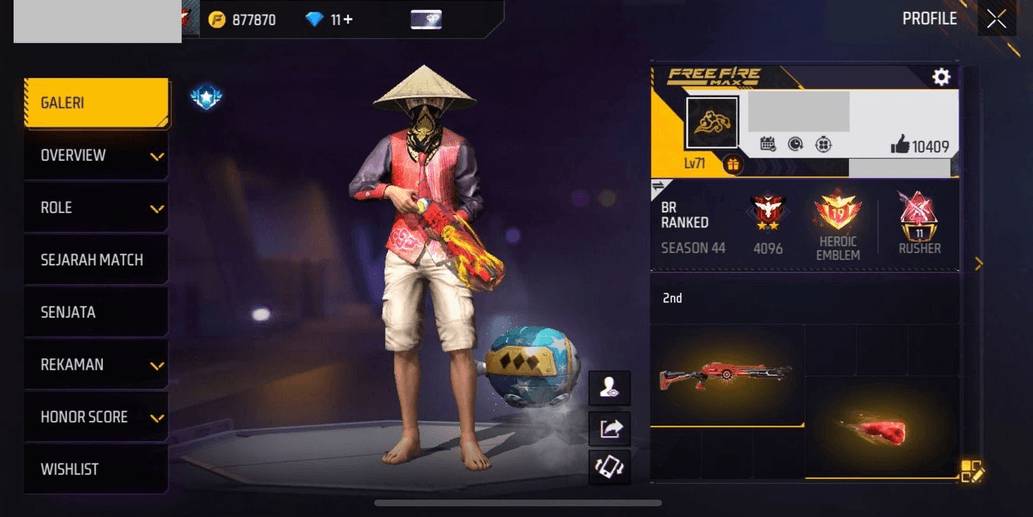
Task: Click the thumbs-up likes counter
Action: point(919,146)
